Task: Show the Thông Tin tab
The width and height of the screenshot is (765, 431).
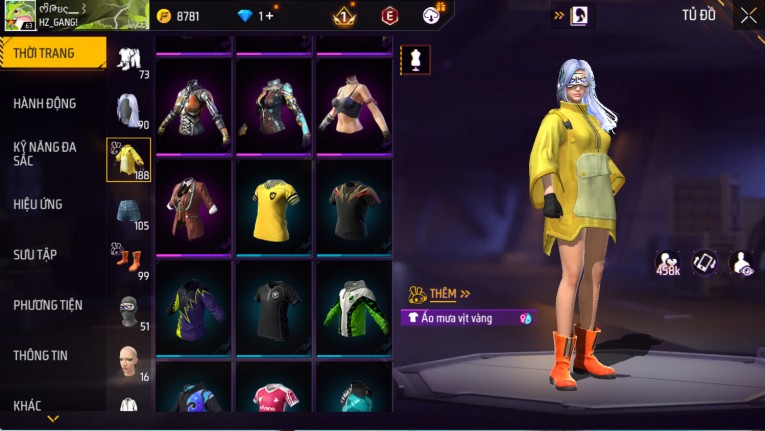Action: [x=40, y=355]
